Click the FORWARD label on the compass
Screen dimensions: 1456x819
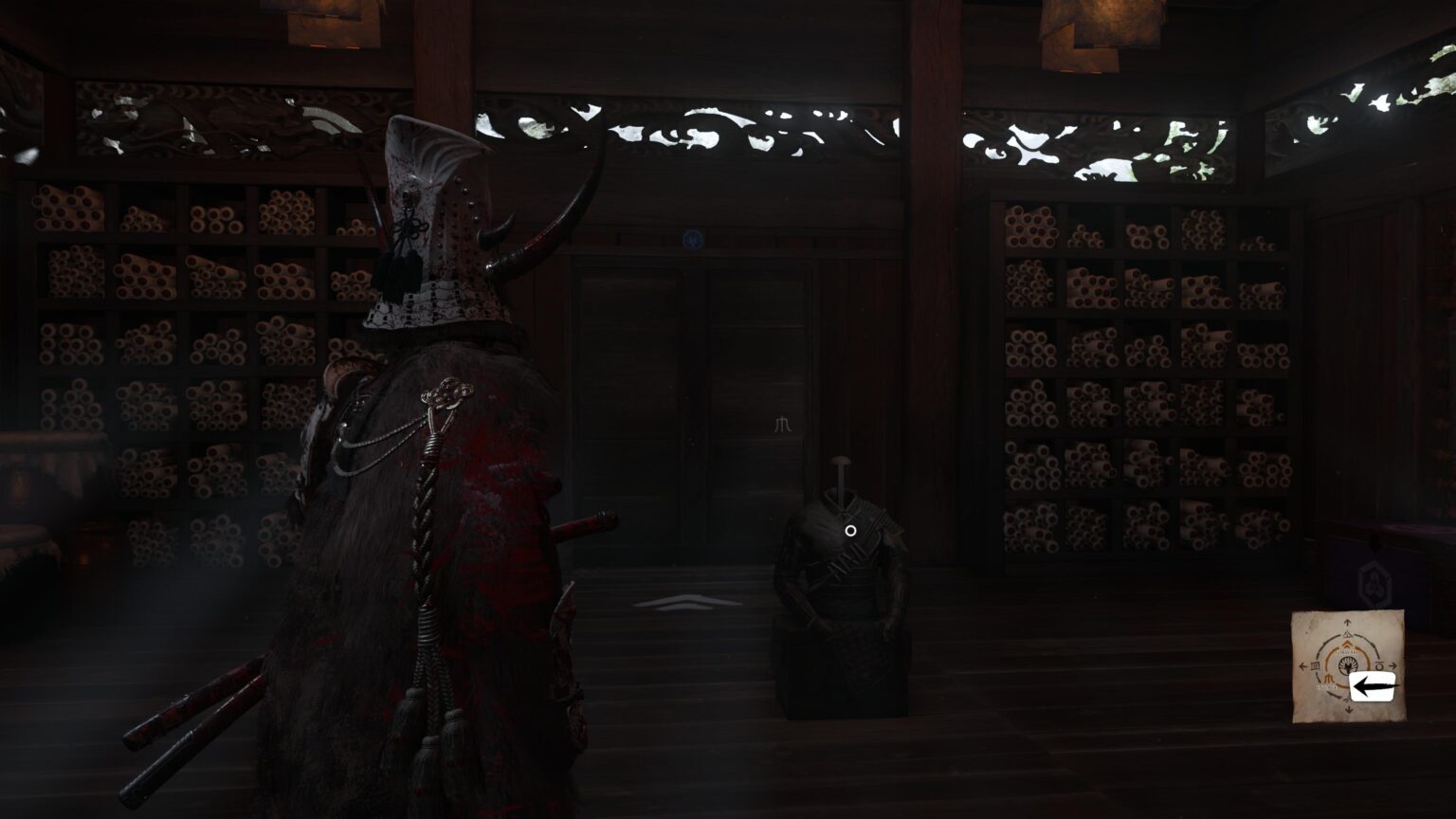1346,652
